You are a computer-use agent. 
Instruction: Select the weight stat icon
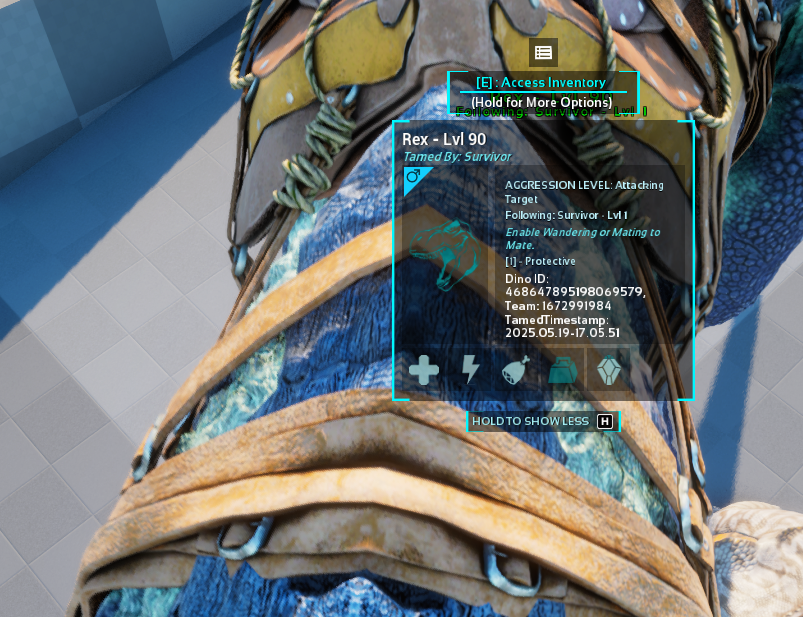tap(561, 371)
